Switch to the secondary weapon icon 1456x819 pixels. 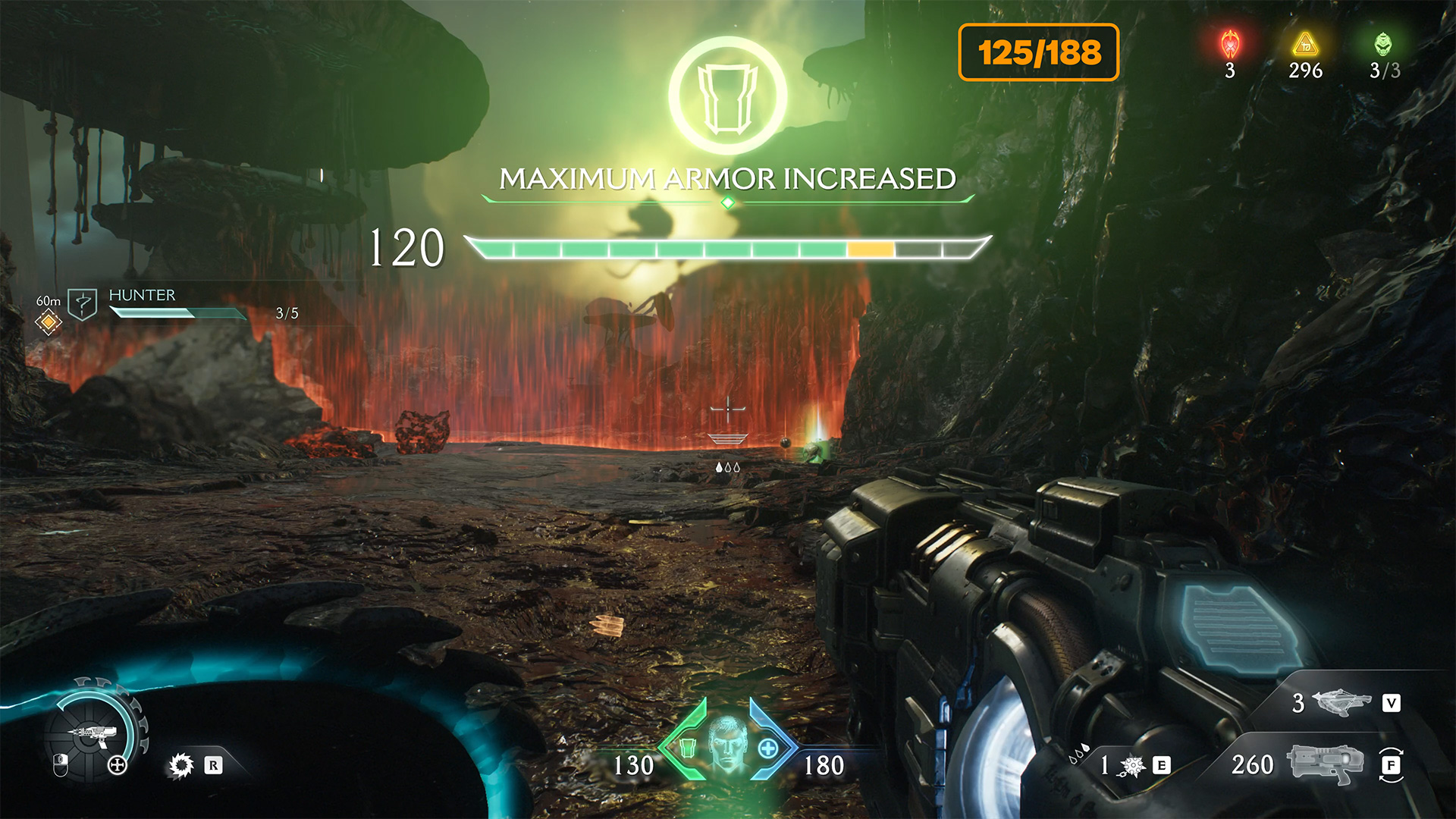(1341, 703)
